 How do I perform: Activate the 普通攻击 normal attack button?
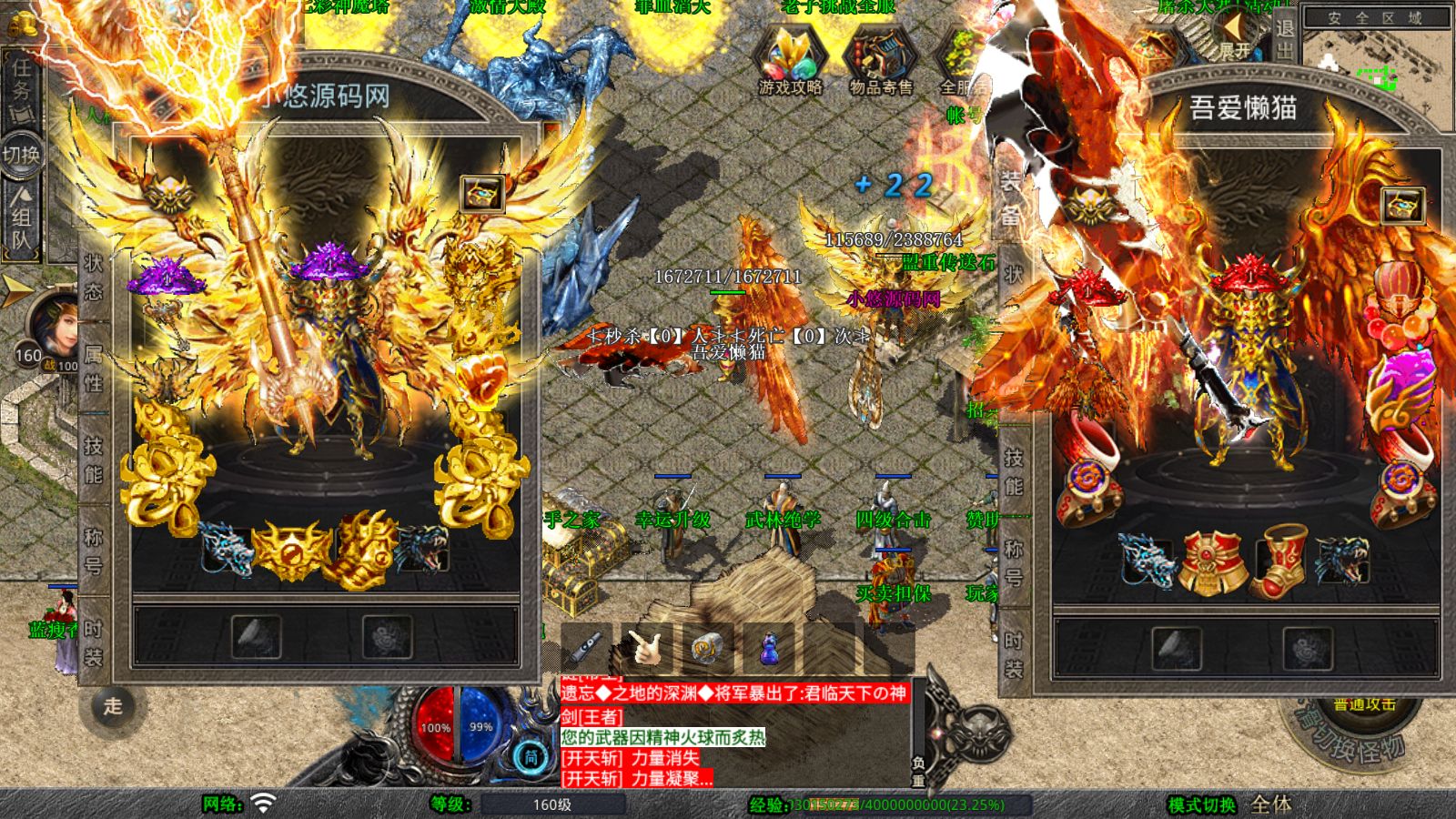coord(1363,705)
